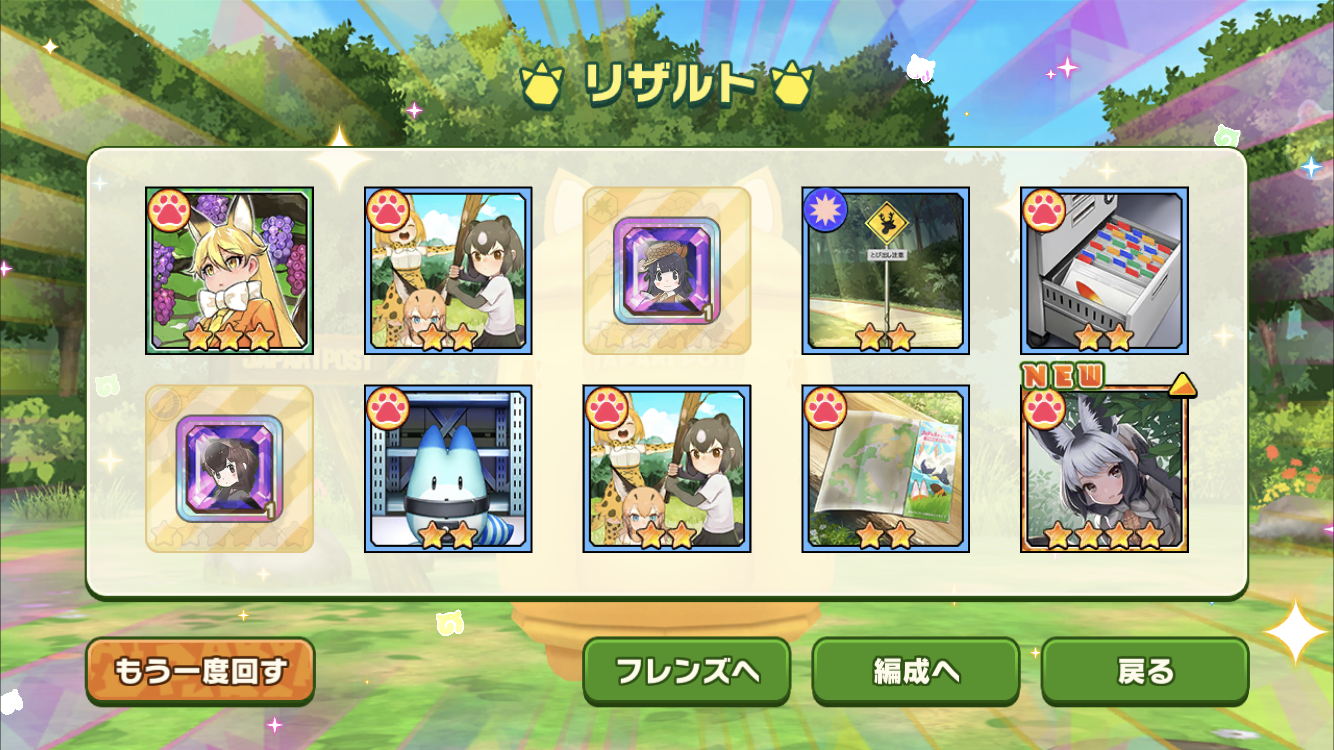Screen dimensions: 1334x750
Task: Click the 戻る back button
Action: click(1145, 671)
